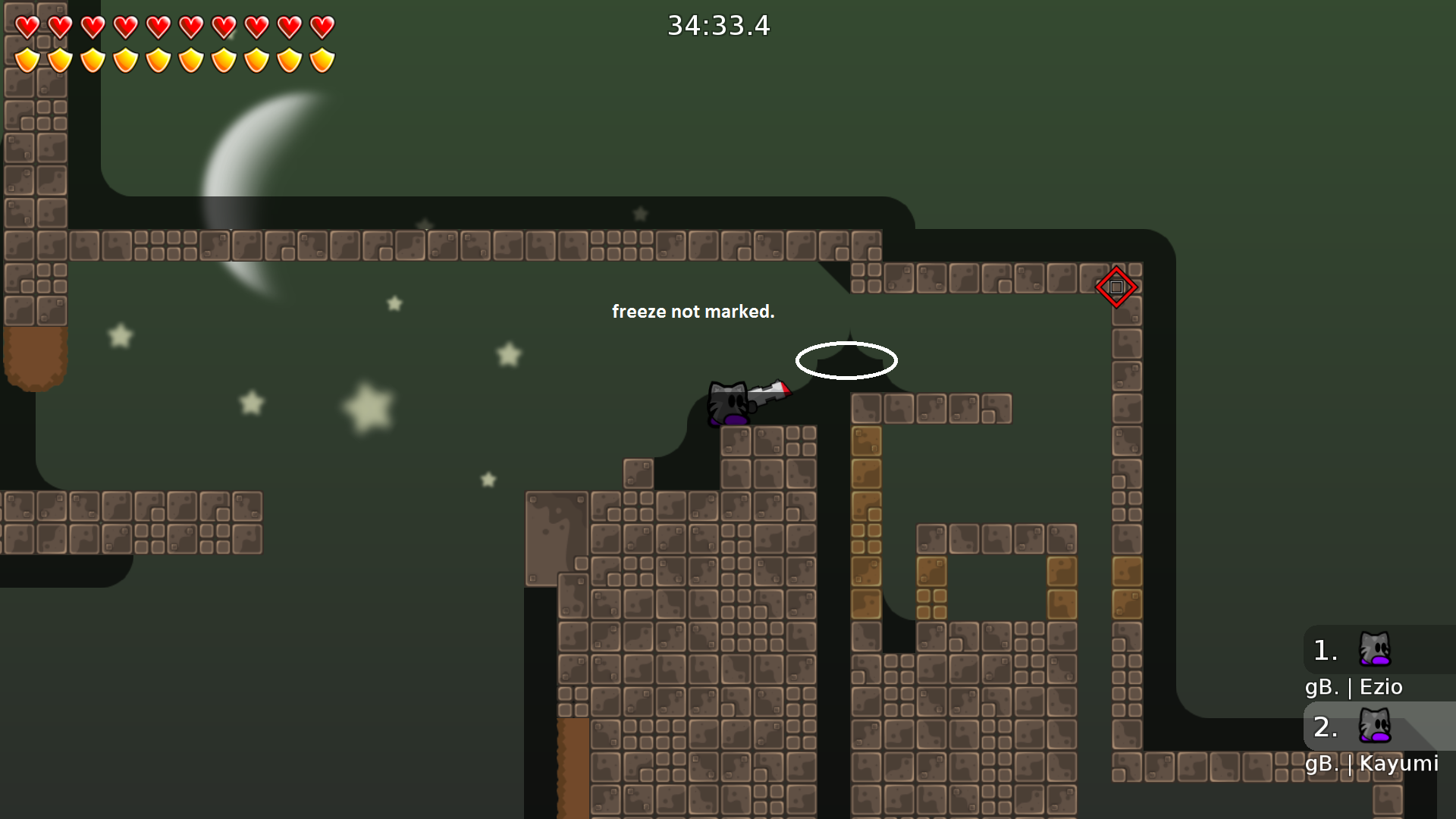Click the 34:33.4 race timer
The image size is (1456, 819).
point(717,25)
